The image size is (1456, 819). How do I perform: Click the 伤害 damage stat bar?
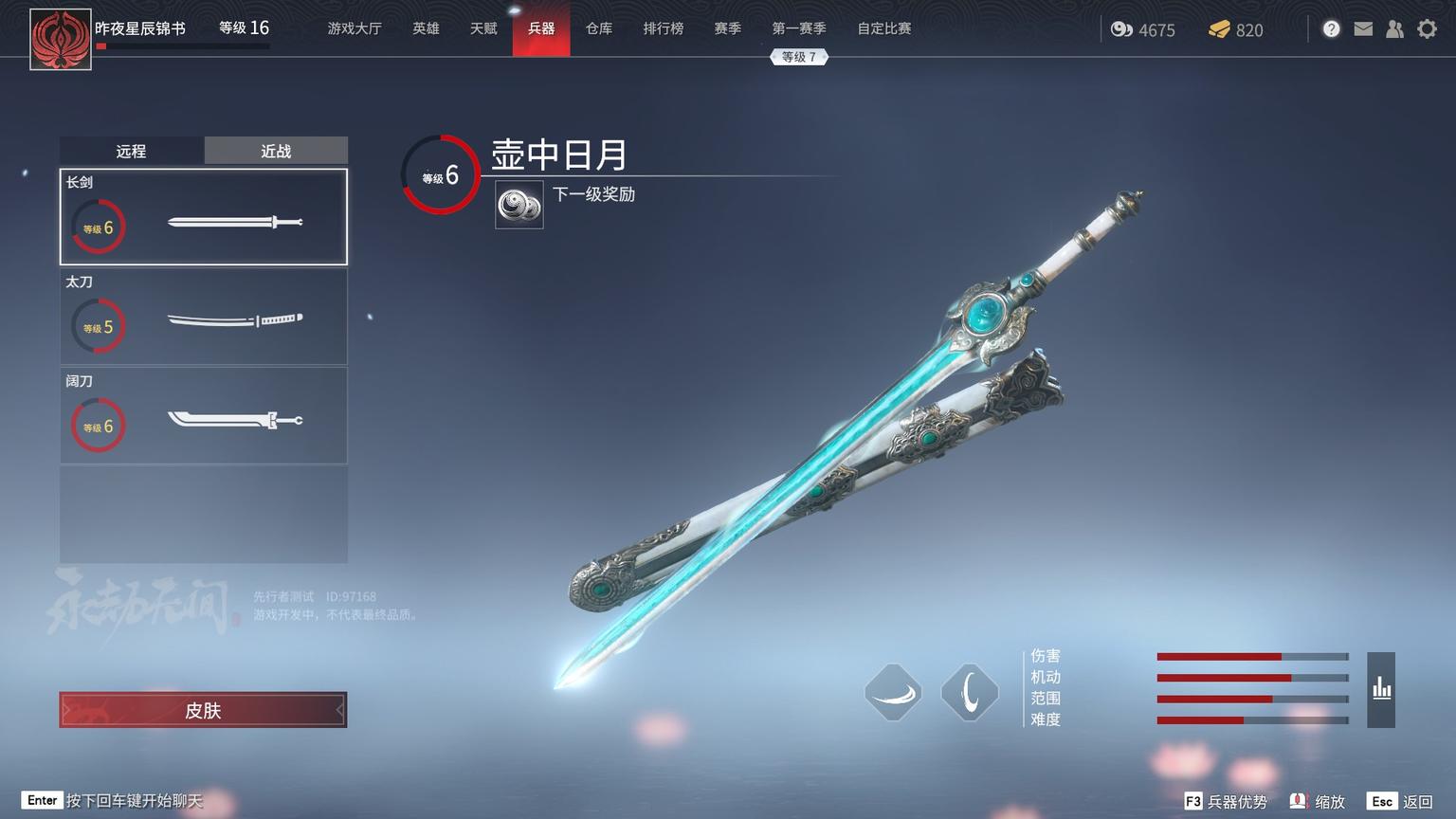point(1252,655)
